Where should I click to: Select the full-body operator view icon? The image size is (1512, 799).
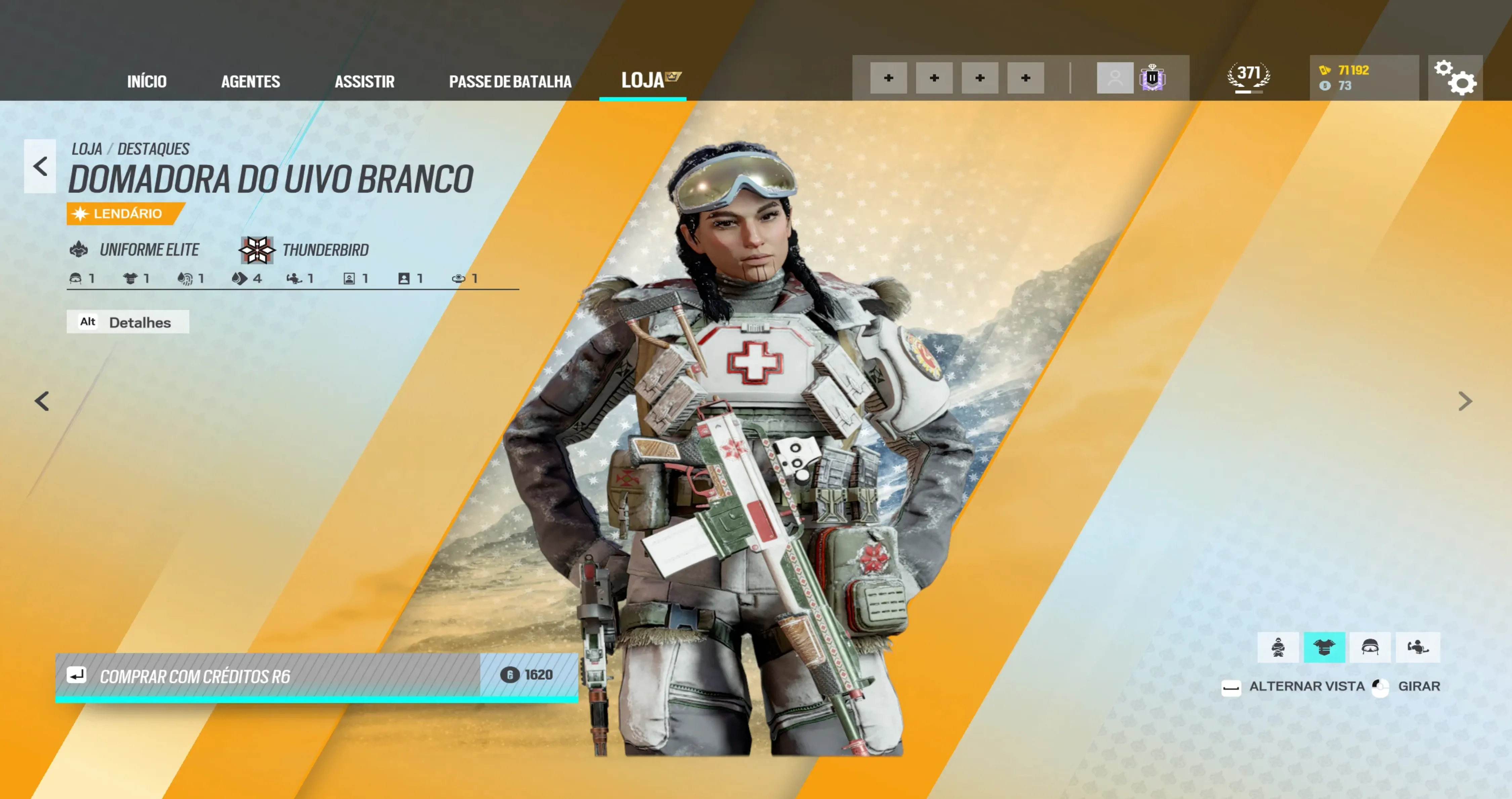tap(1278, 647)
